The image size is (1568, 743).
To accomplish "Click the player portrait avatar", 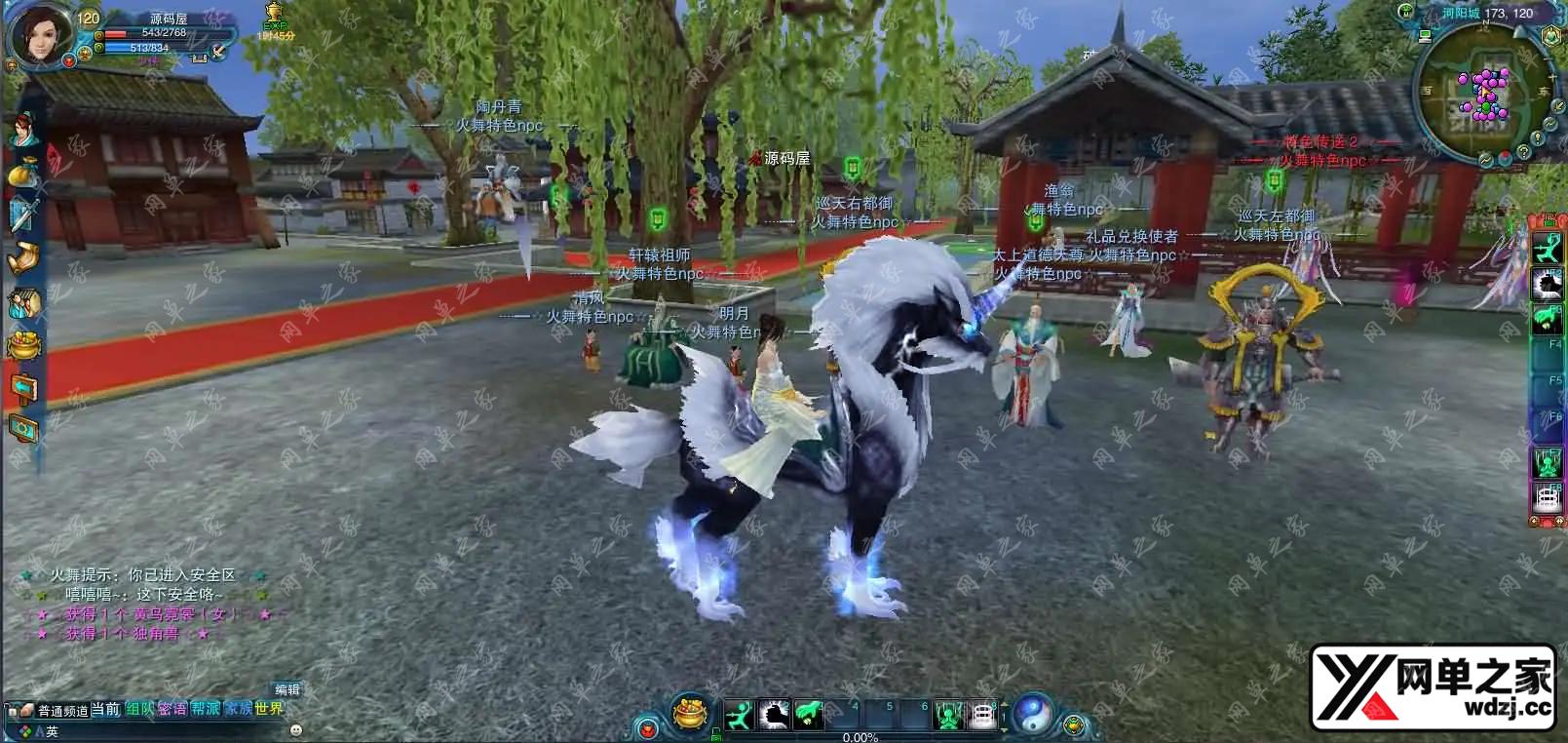I will coord(41,35).
